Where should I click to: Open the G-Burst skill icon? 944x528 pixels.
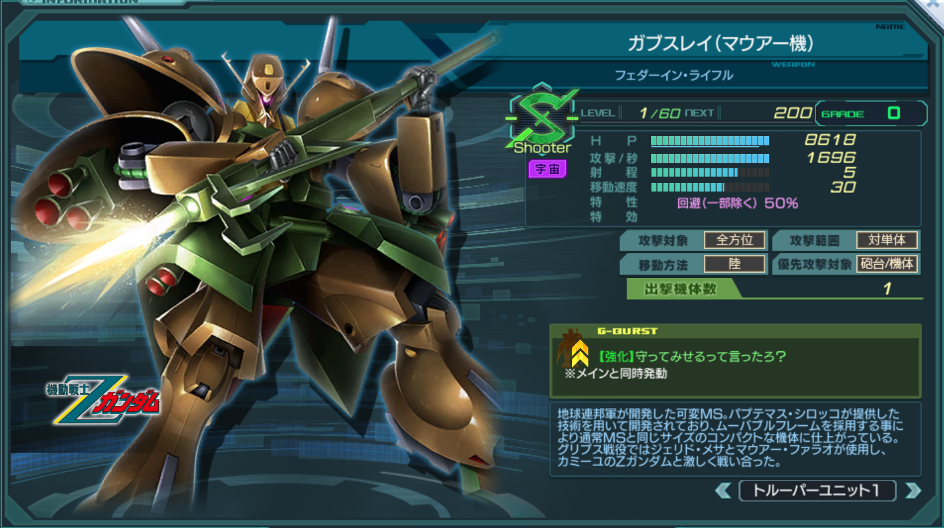[x=575, y=352]
